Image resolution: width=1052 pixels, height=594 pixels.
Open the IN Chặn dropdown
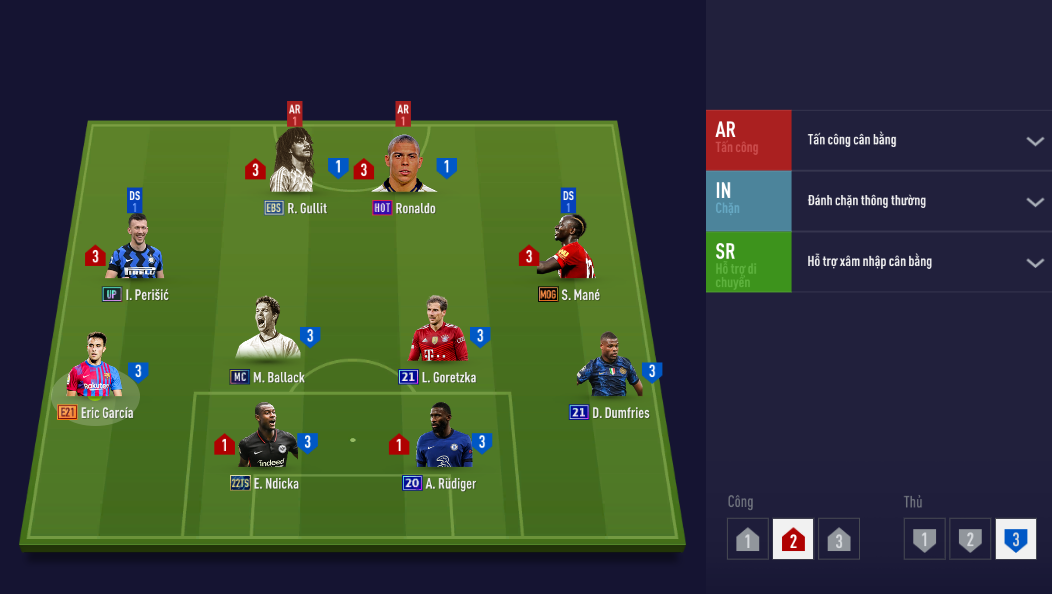1035,202
